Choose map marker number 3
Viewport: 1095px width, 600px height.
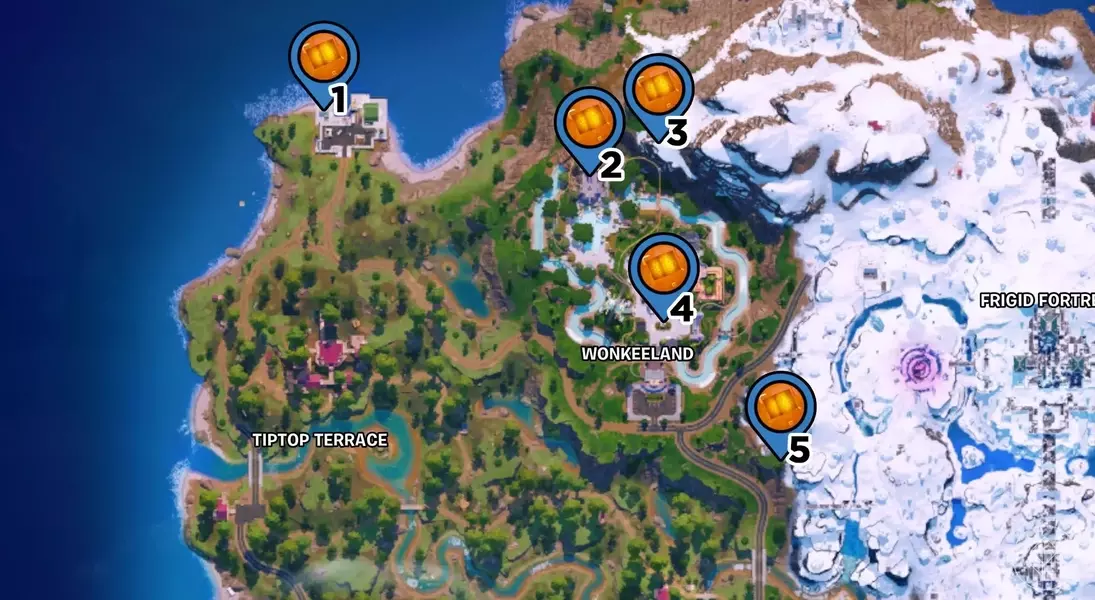(658, 91)
